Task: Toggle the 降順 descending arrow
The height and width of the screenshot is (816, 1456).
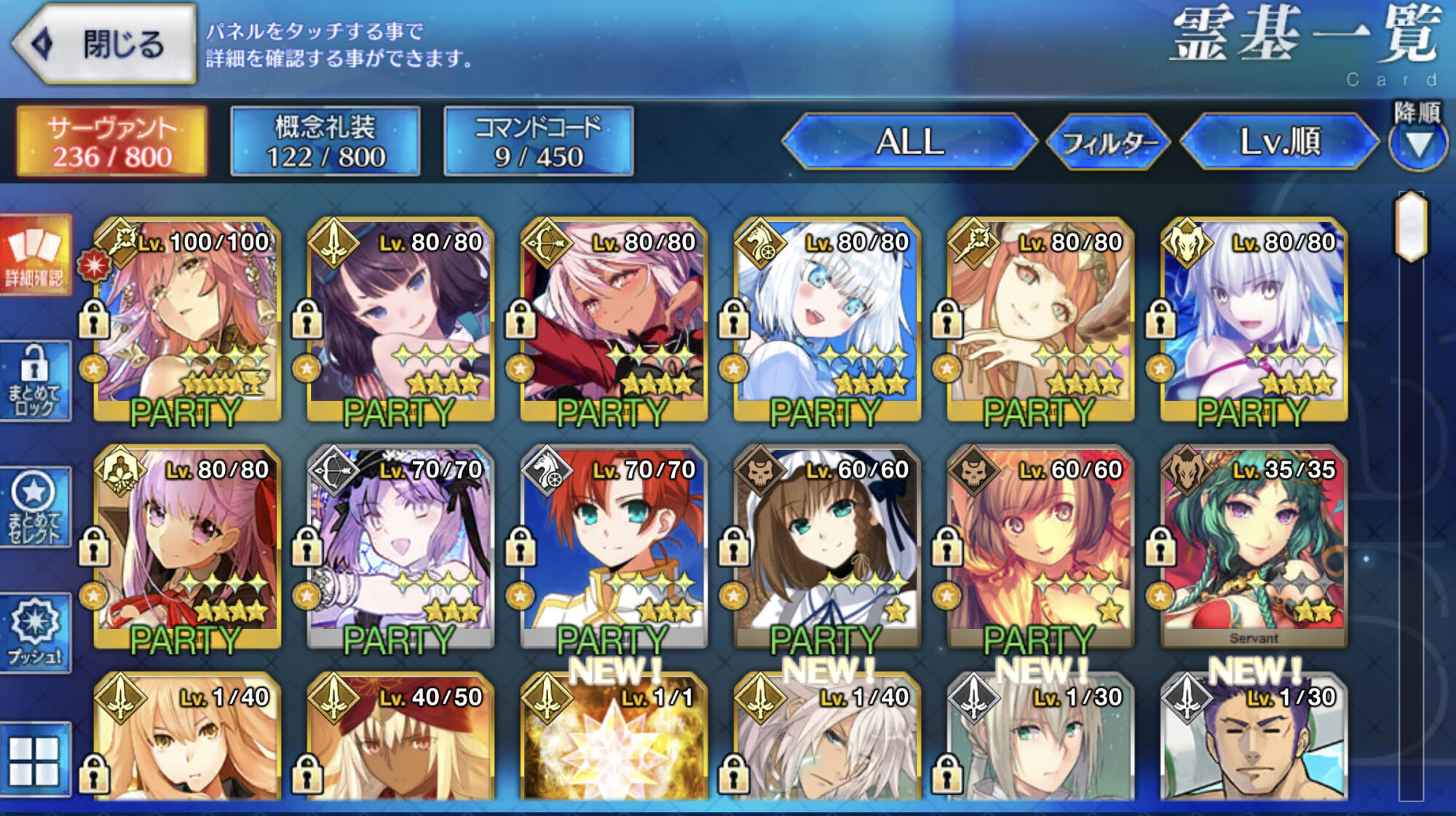Action: (x=1417, y=144)
